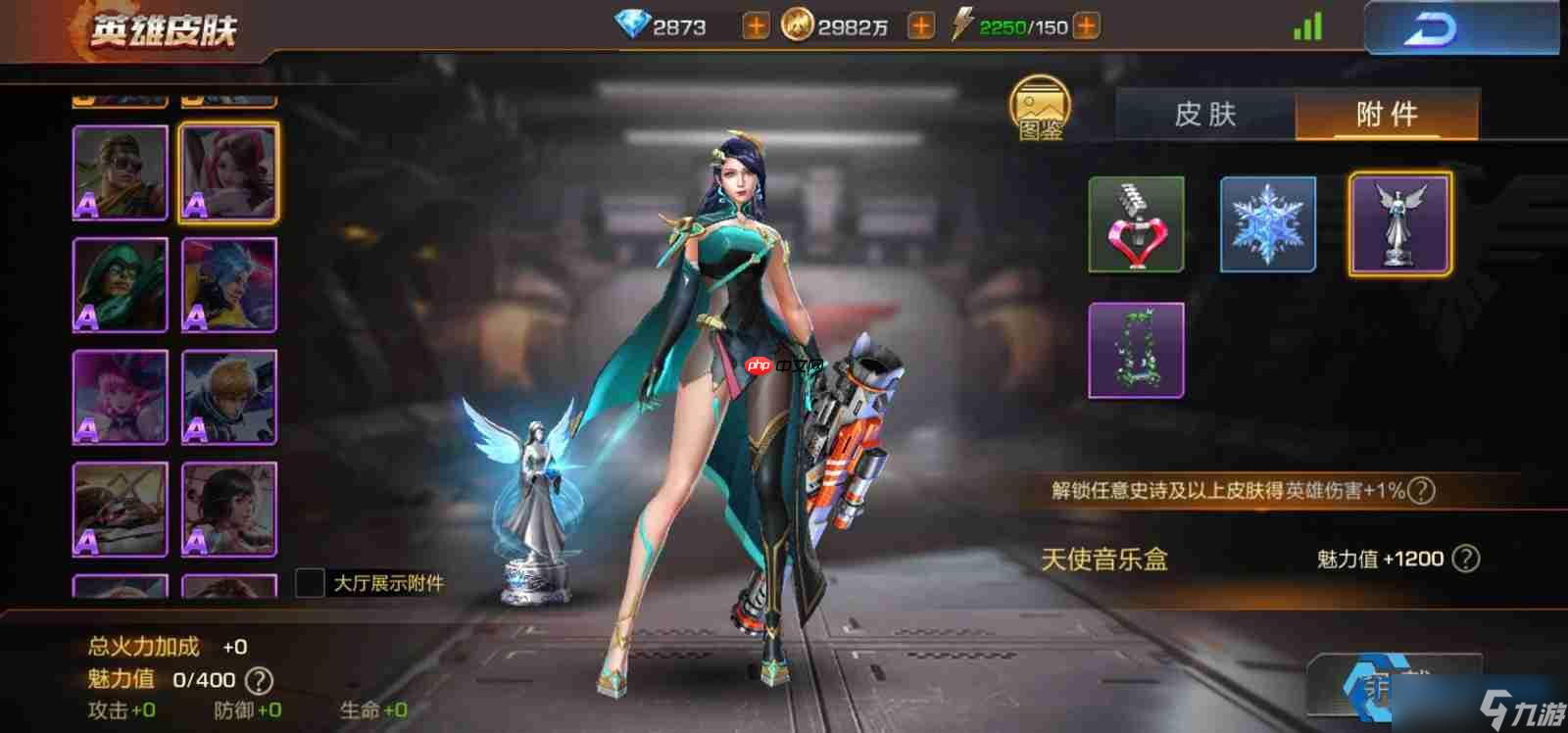Tap the lightning energy icon
The height and width of the screenshot is (733, 1568).
pos(965,25)
